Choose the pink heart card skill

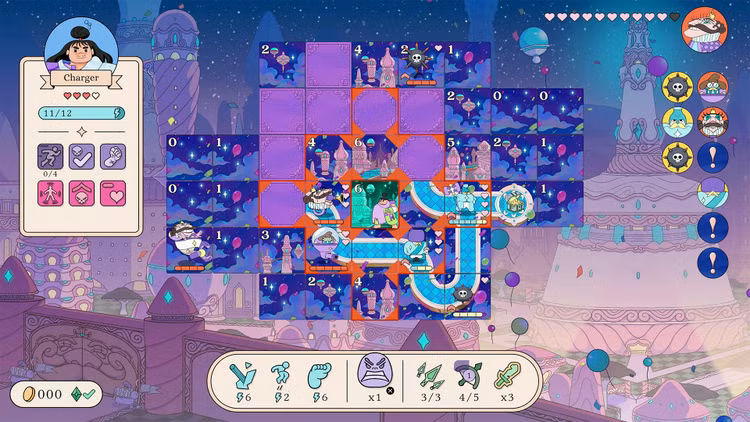click(x=112, y=193)
